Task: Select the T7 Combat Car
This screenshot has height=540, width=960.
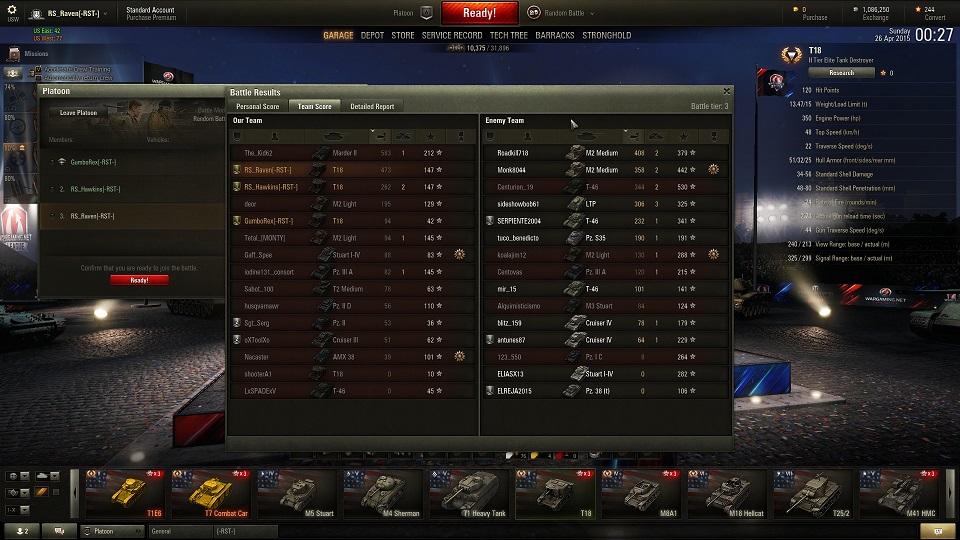Action: pos(212,494)
